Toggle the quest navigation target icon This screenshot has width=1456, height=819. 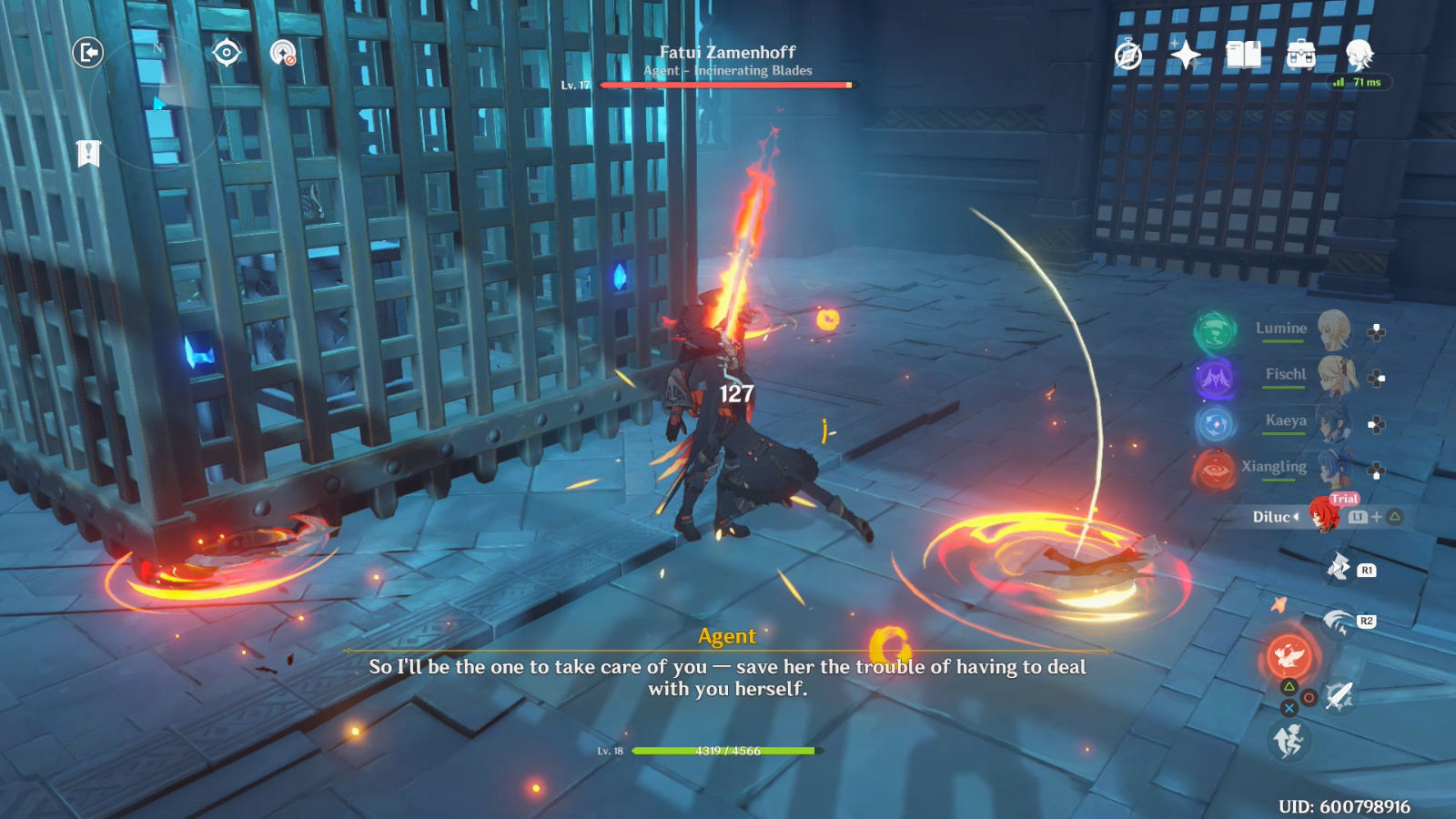[227, 53]
